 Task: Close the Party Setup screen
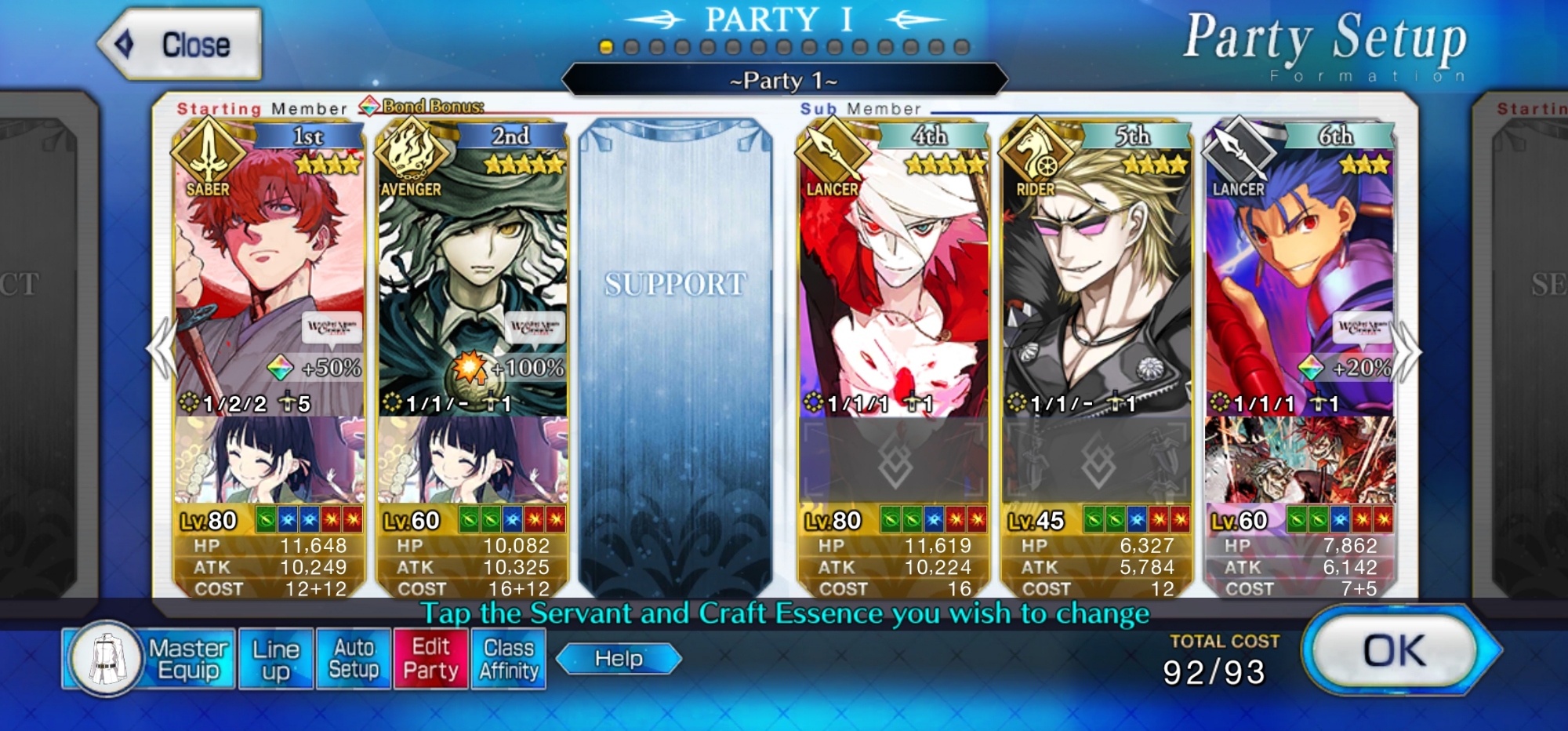pos(181,45)
